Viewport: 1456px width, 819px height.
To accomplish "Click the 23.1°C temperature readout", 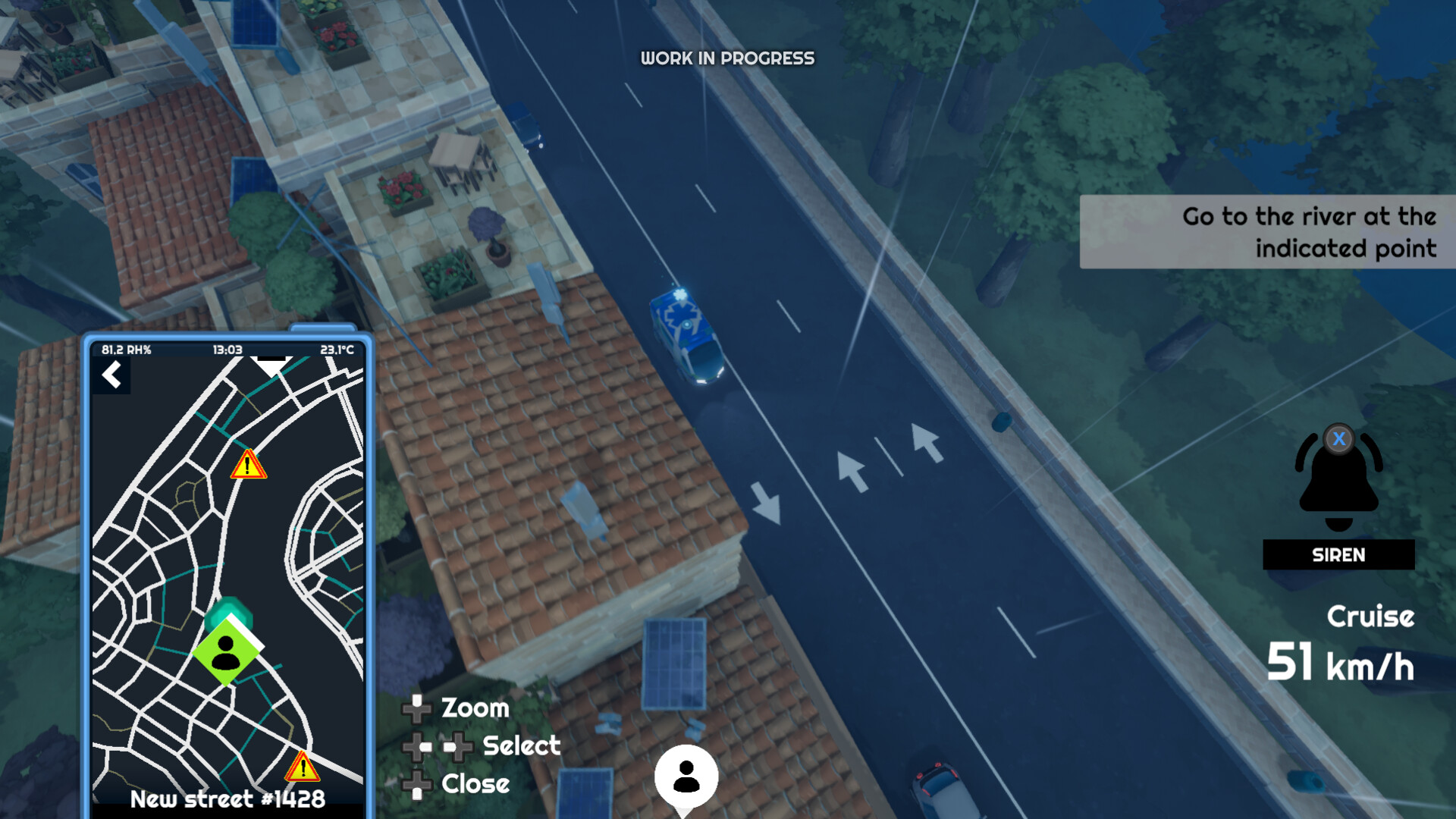I will 337,350.
